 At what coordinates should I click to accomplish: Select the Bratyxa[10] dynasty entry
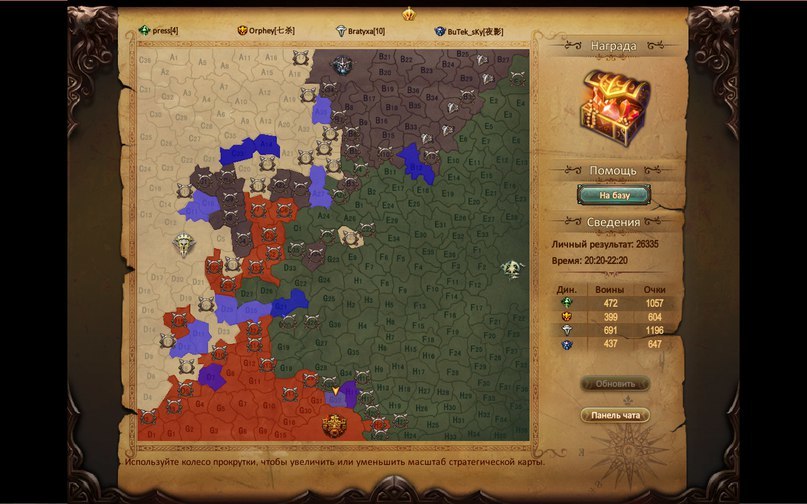pyautogui.click(x=363, y=31)
